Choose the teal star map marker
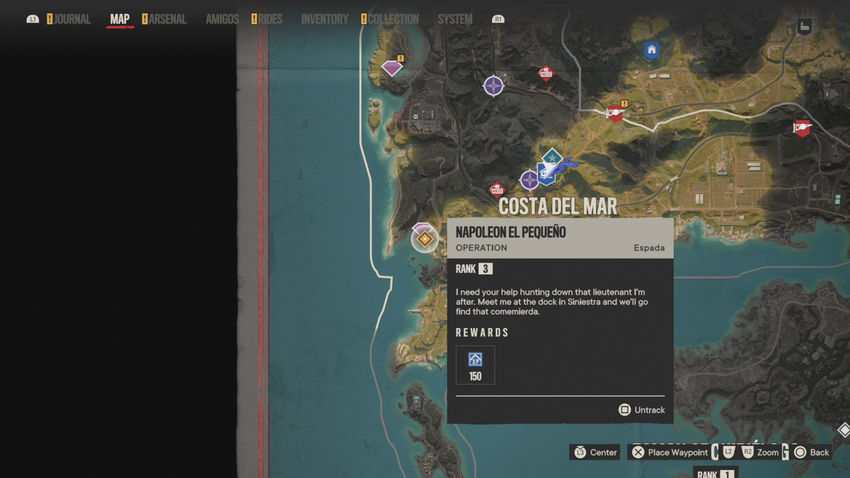 tap(551, 157)
